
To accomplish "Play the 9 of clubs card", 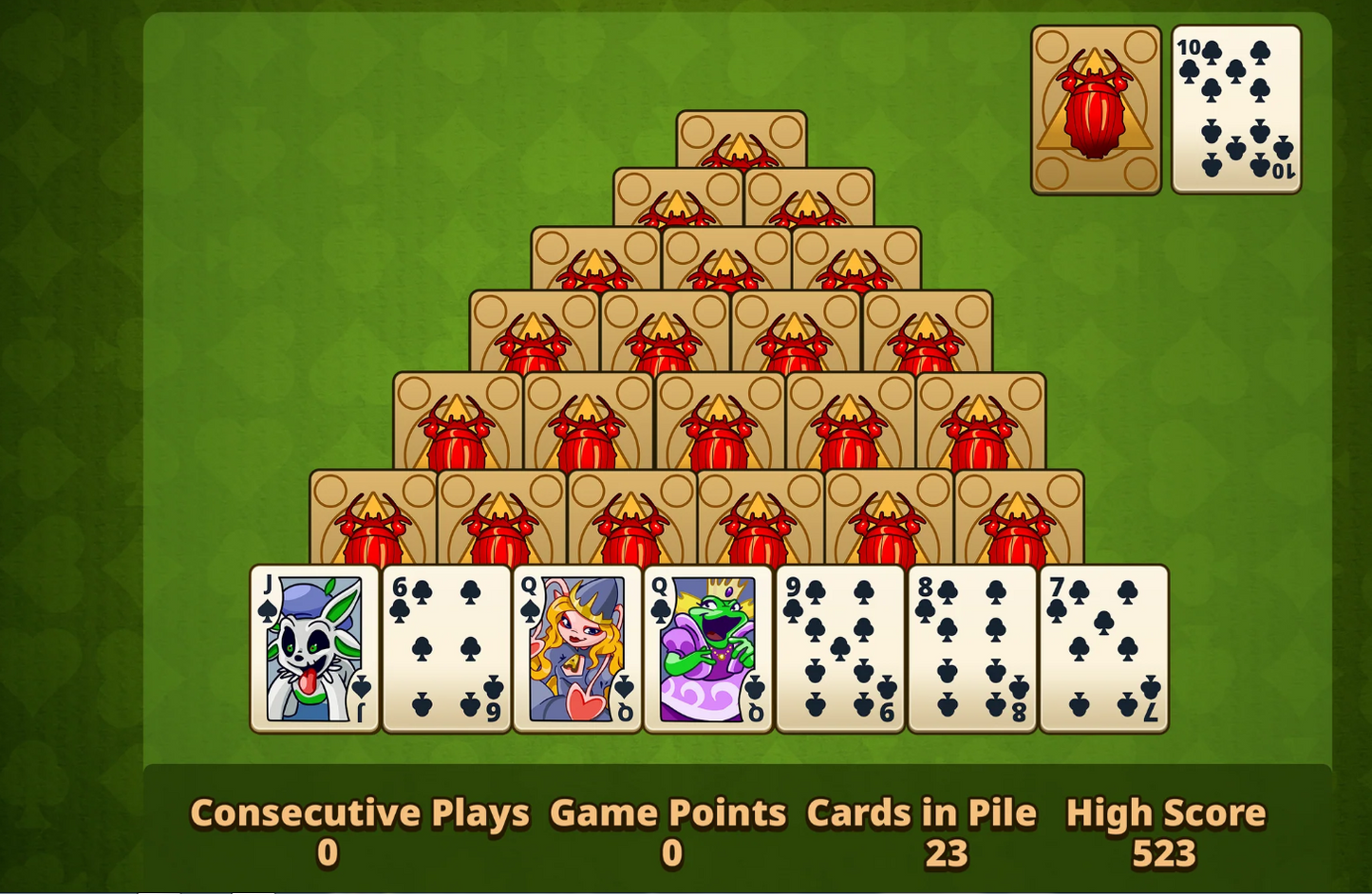I will [840, 649].
